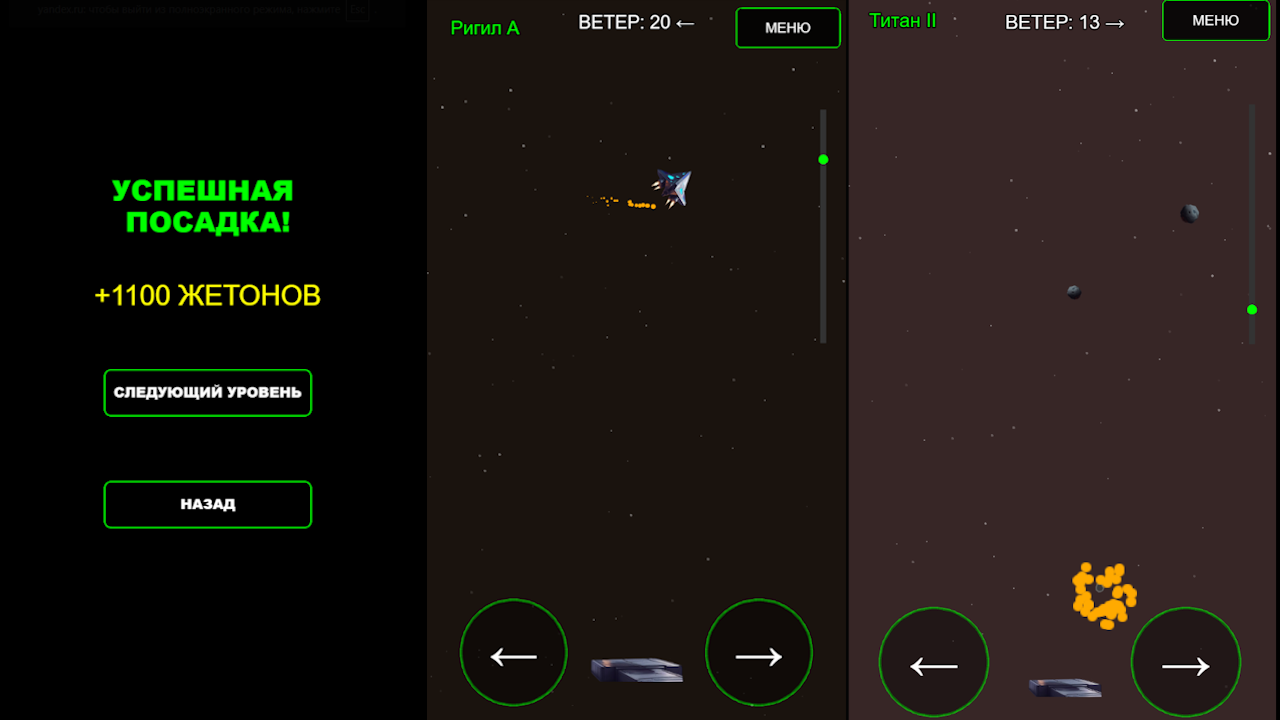Screen dimensions: 1280x720
Task: Click the smaller asteroid near screen center
Action: [x=1072, y=292]
